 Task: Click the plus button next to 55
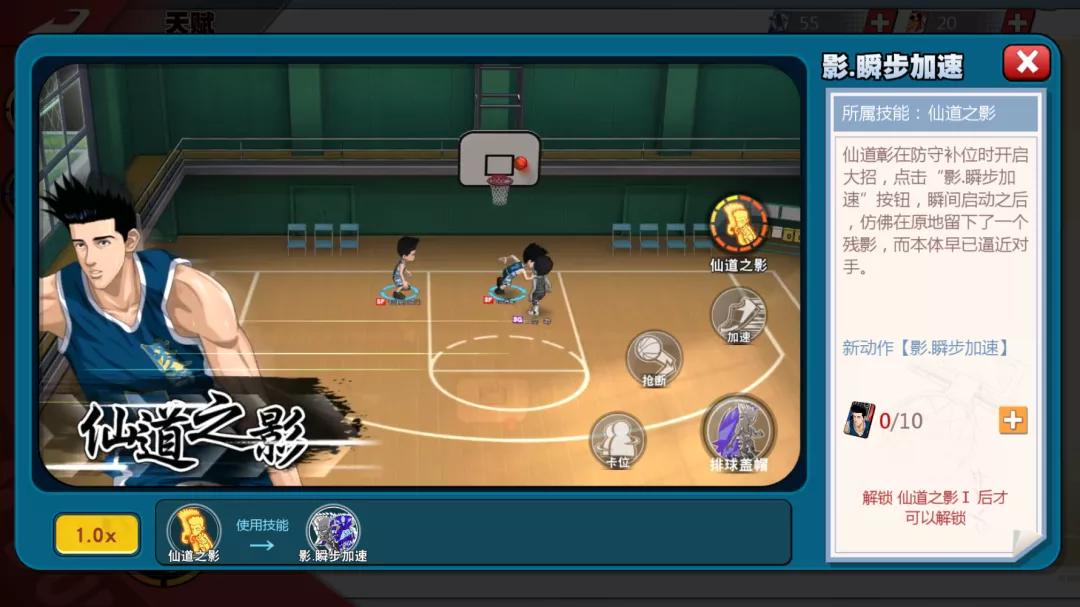tap(880, 22)
